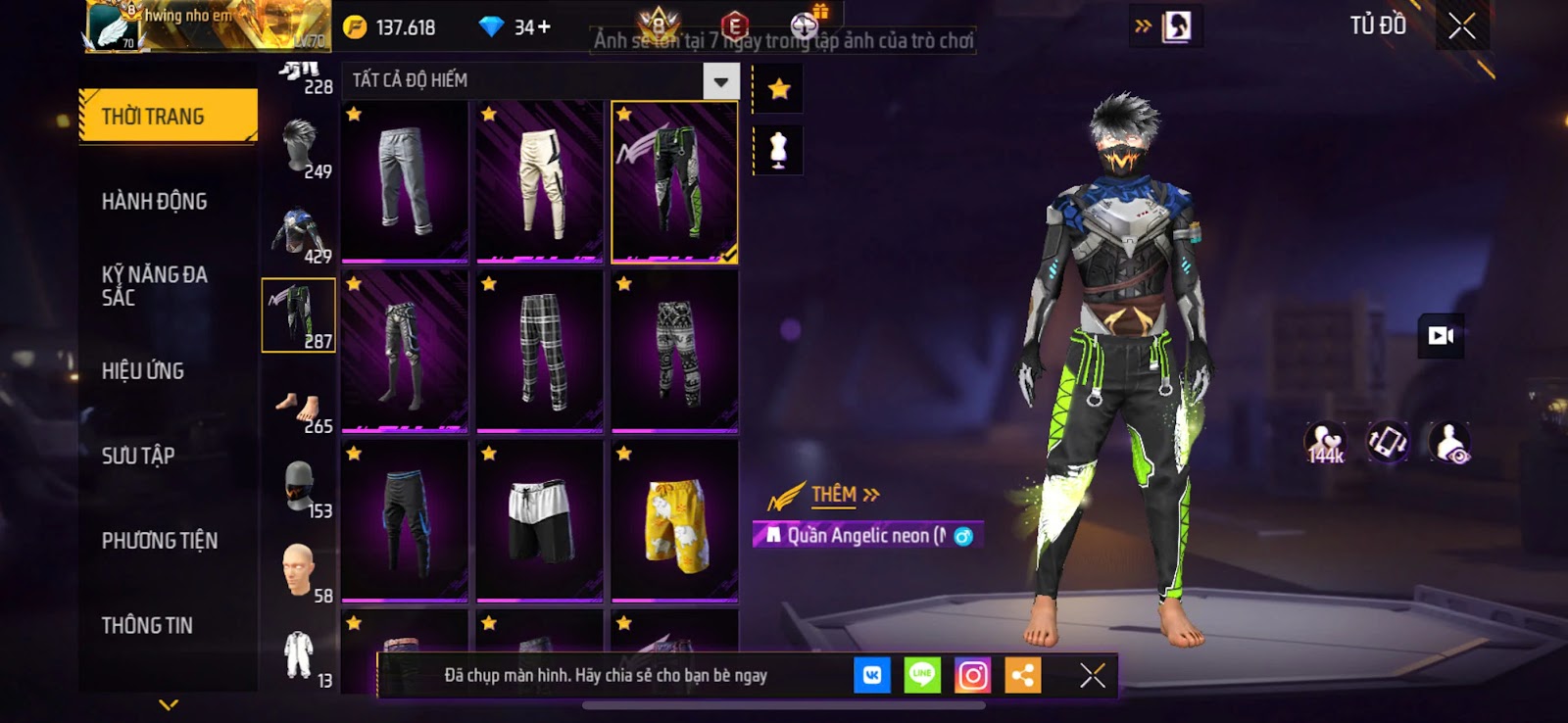Viewport: 1568px width, 723px height.
Task: Select the plaid checkered pants
Action: [540, 352]
